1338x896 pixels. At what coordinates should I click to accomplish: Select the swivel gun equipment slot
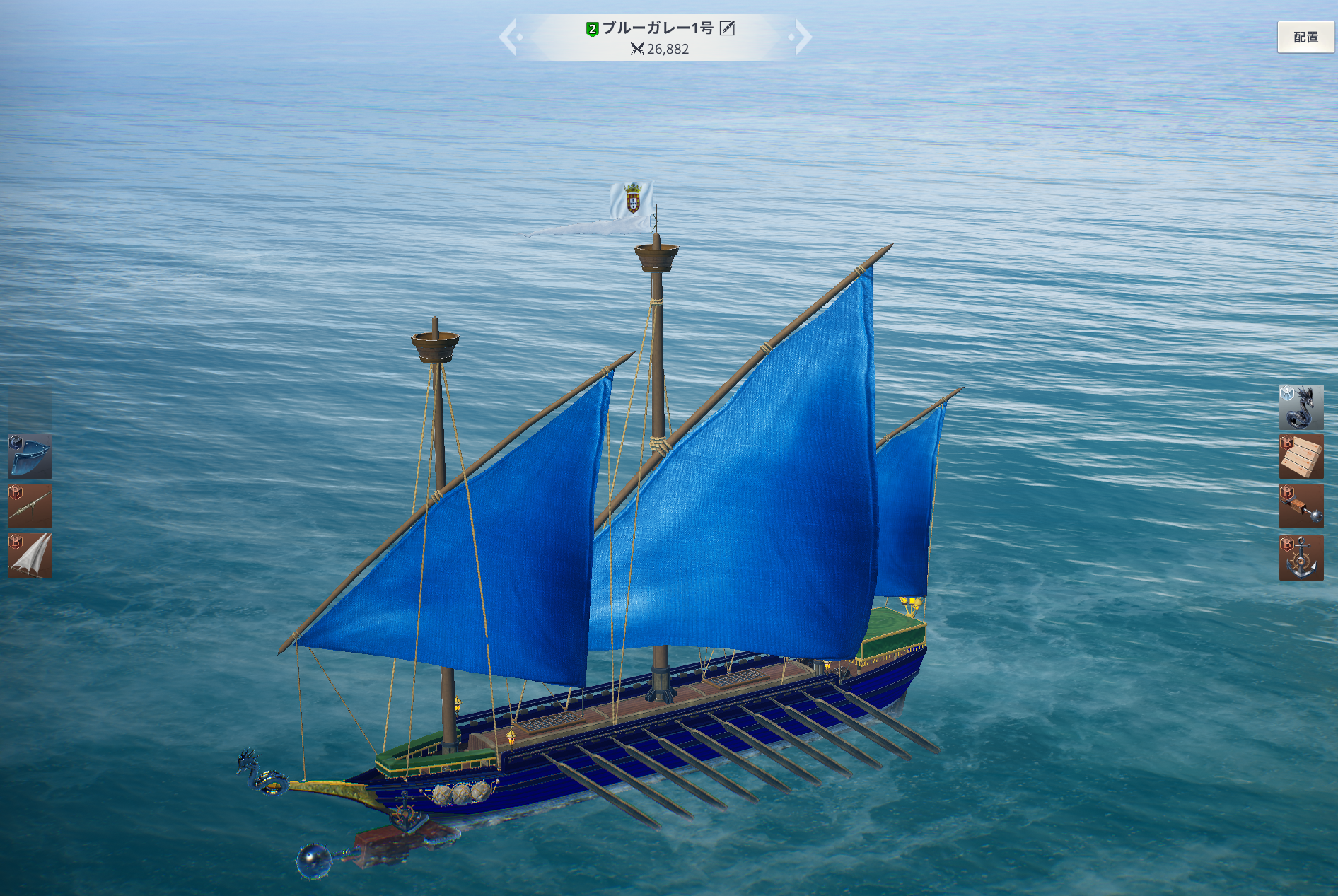pyautogui.click(x=30, y=506)
